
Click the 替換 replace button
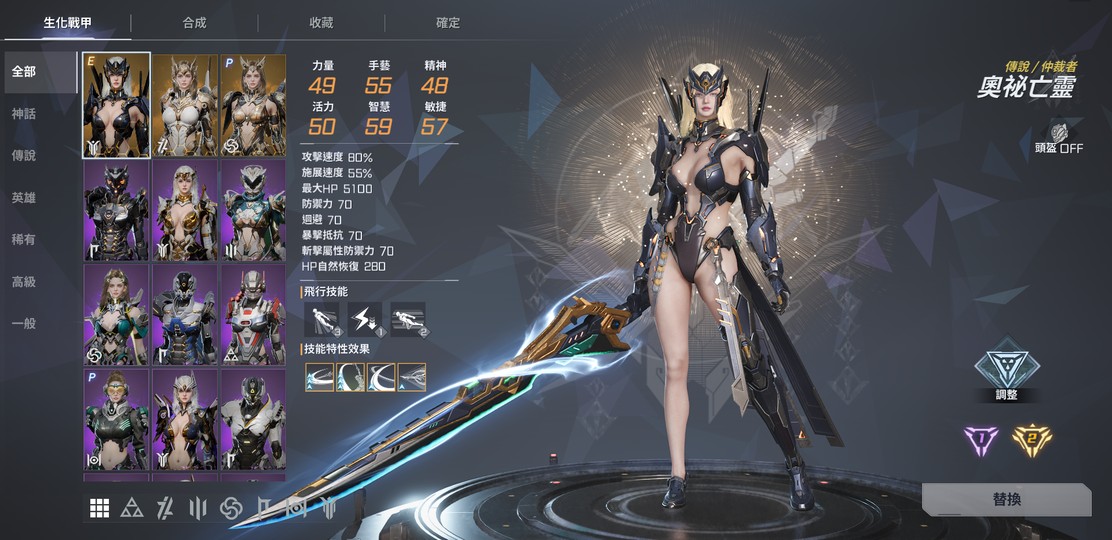click(x=1006, y=499)
